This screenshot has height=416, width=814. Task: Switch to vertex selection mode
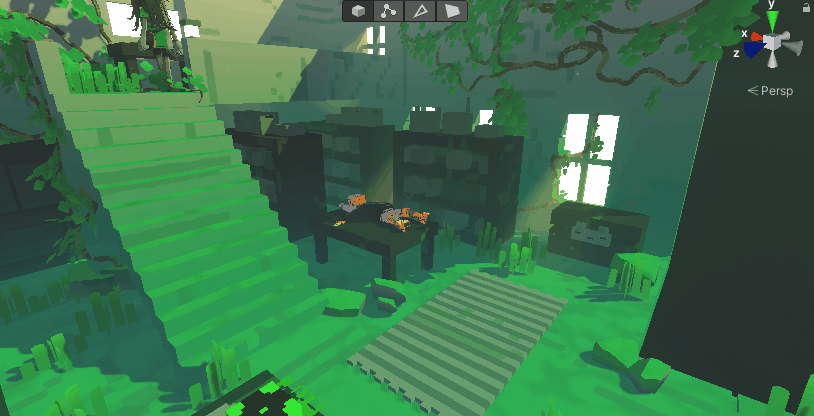click(x=390, y=11)
